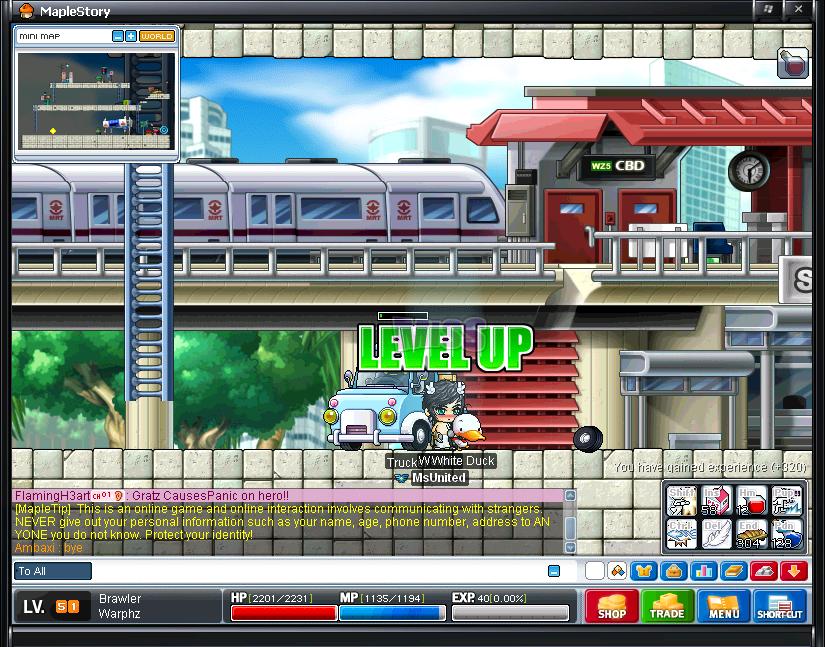
Task: Click the World map button
Action: 157,36
